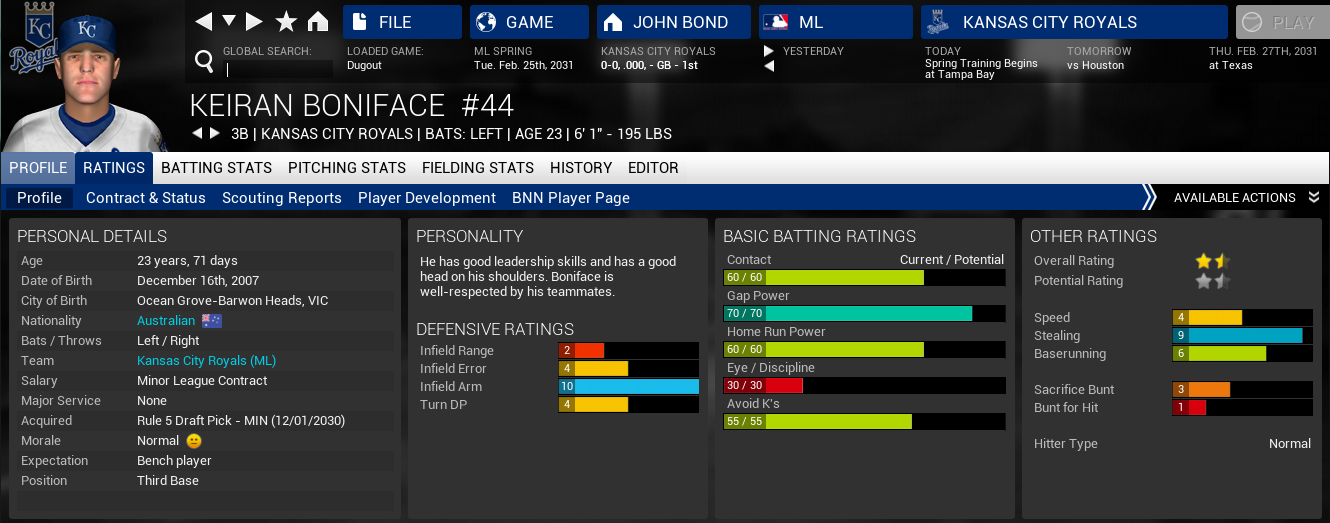
Task: Click the global search input field
Action: 280,69
